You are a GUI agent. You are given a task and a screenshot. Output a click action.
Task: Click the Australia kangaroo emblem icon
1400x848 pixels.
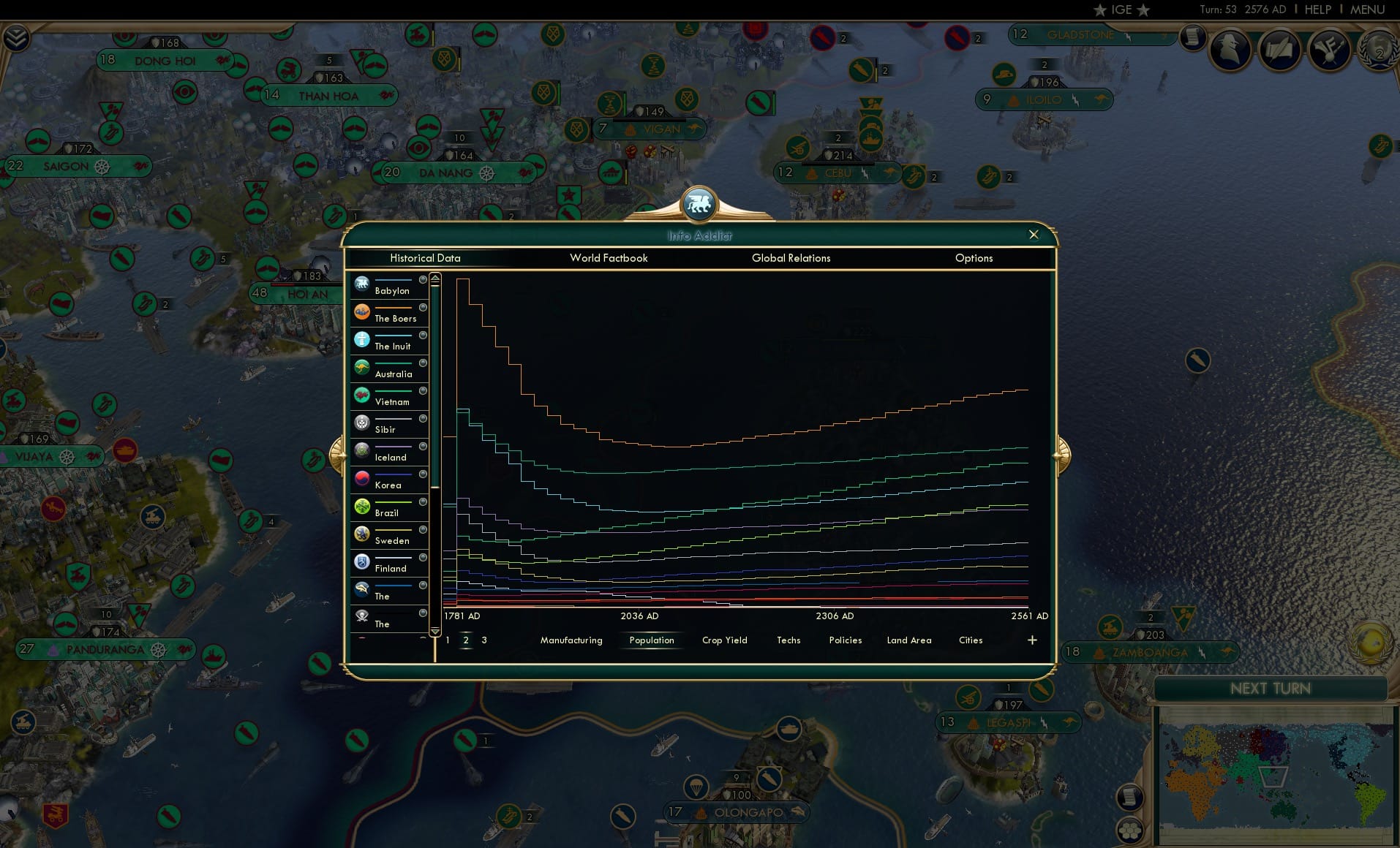[363, 366]
